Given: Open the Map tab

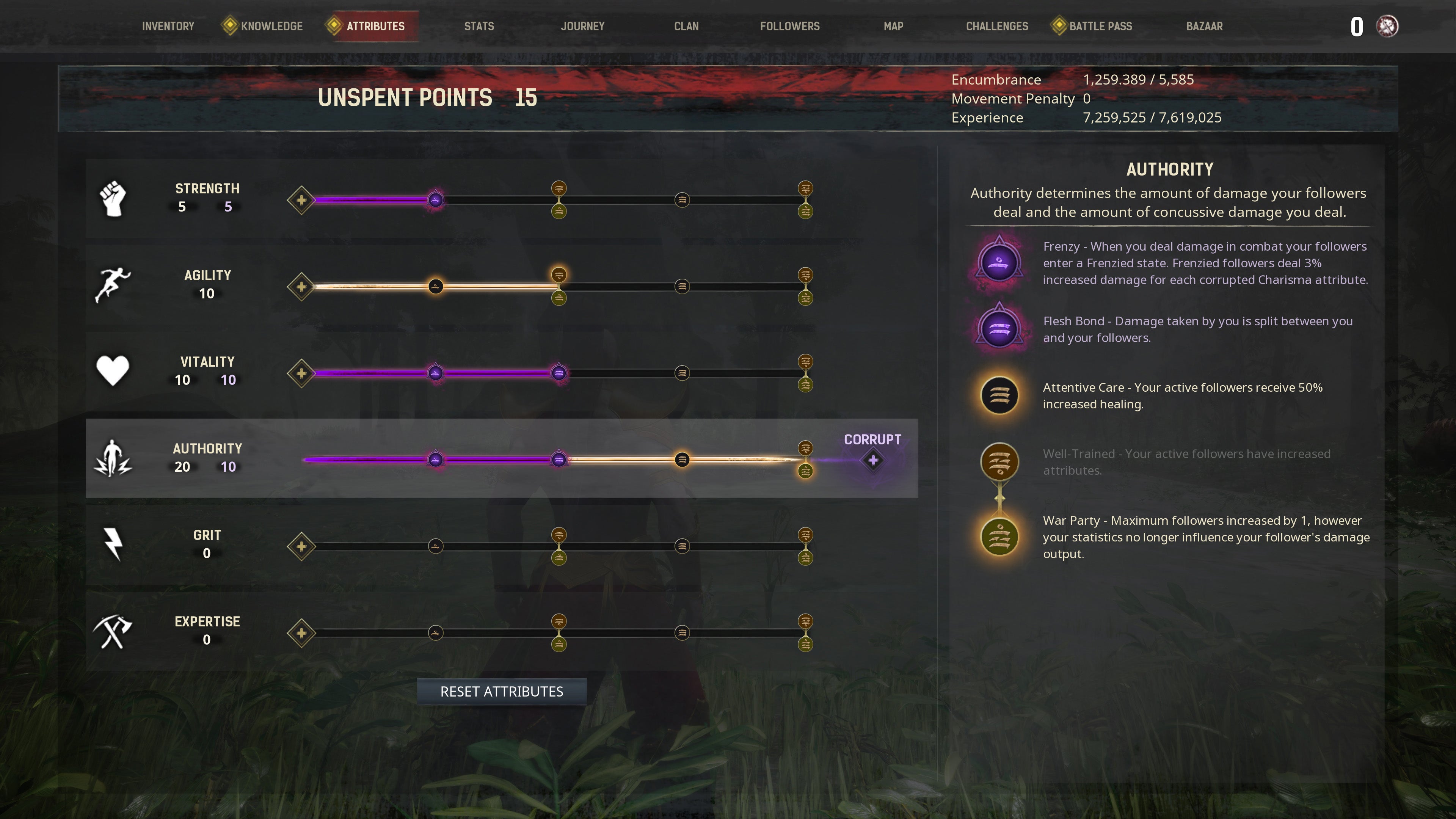Looking at the screenshot, I should (x=893, y=27).
